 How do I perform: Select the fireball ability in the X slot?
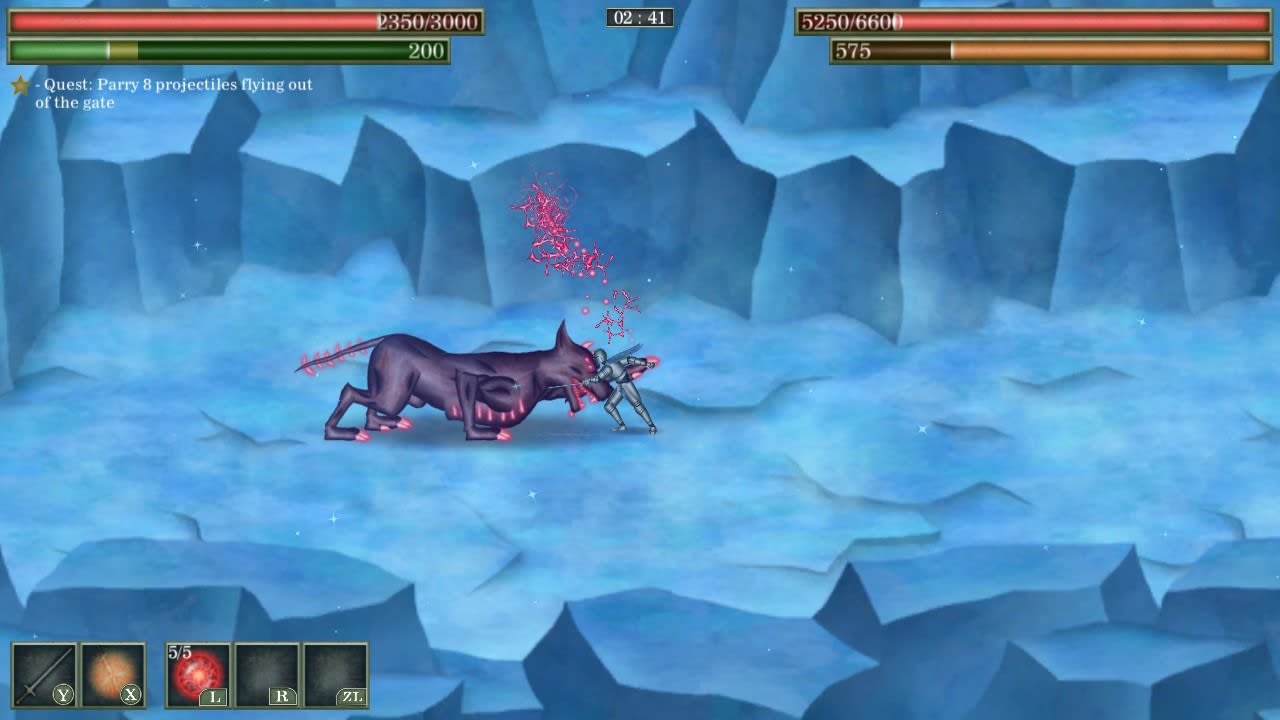[110, 672]
